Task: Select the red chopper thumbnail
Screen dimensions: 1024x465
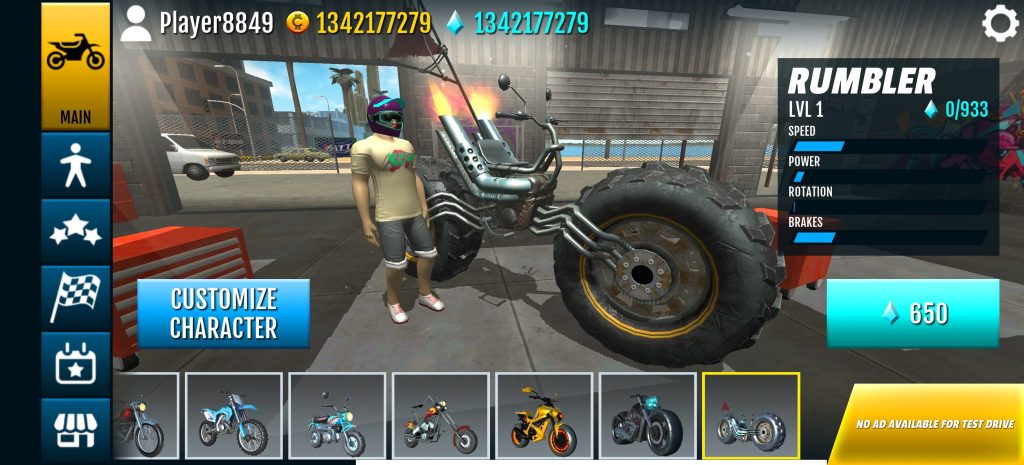Action: click(x=440, y=415)
